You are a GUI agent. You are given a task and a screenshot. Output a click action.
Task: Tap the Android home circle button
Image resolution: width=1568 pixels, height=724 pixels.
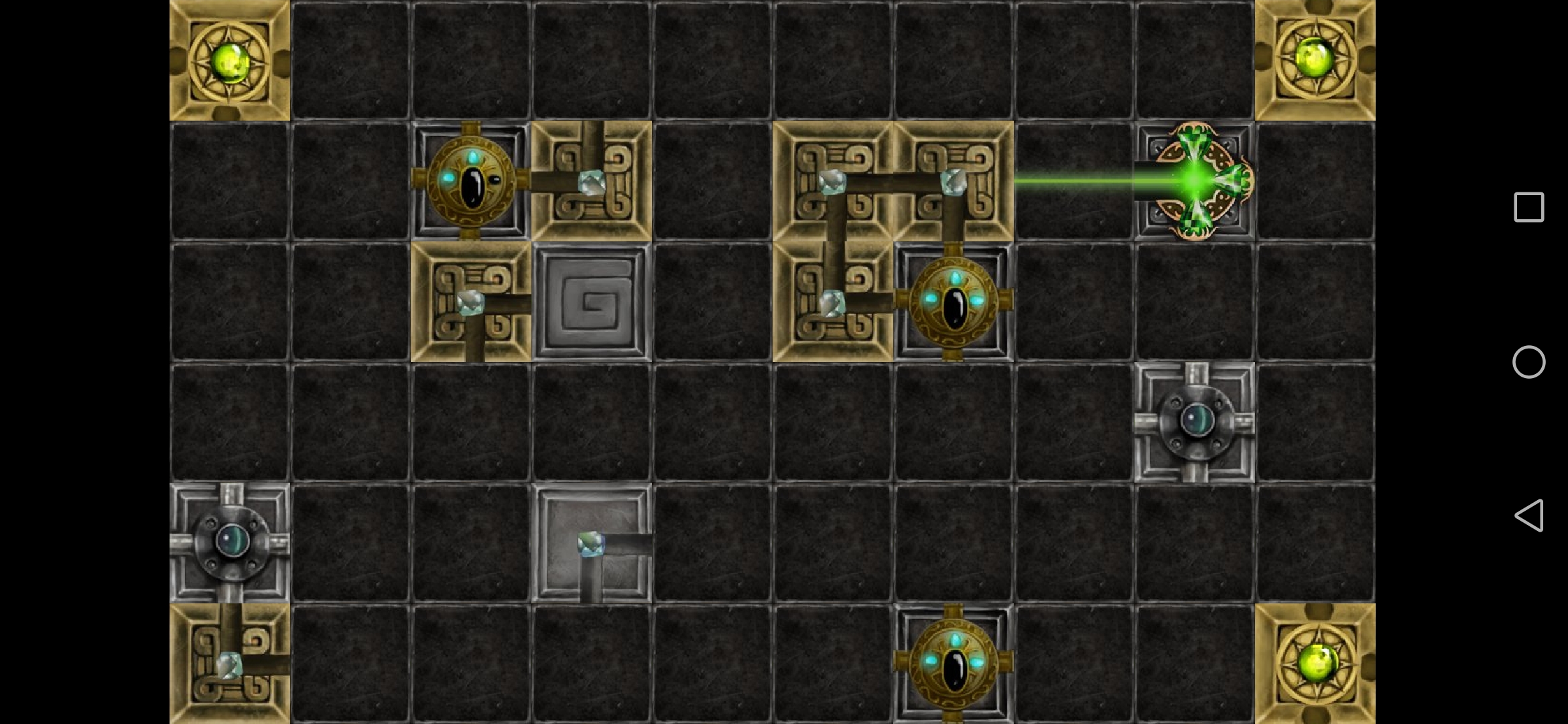(x=1528, y=362)
